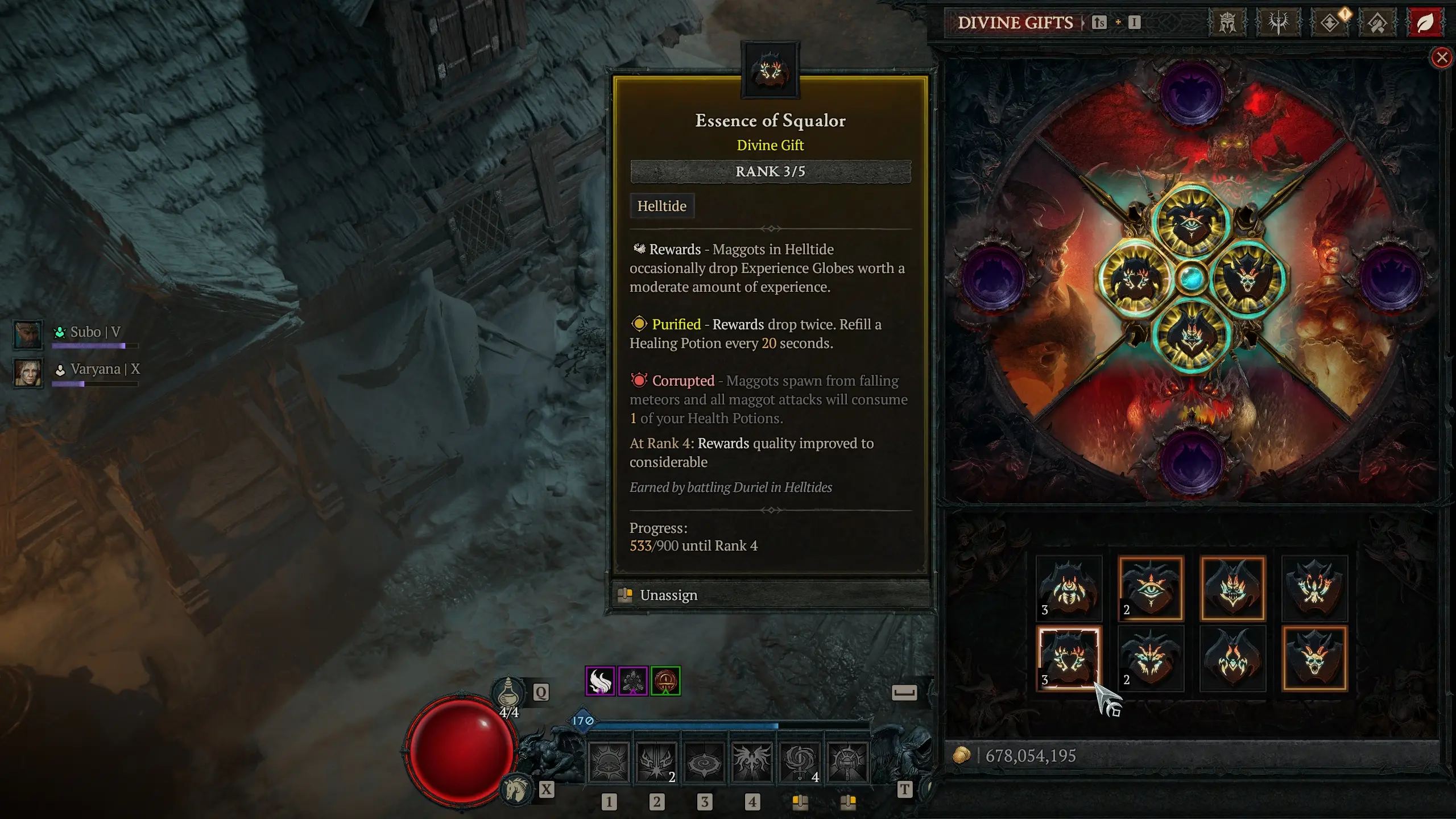Choose the rank 3 beetle gift
This screenshot has width=1456, height=819.
click(x=1069, y=588)
